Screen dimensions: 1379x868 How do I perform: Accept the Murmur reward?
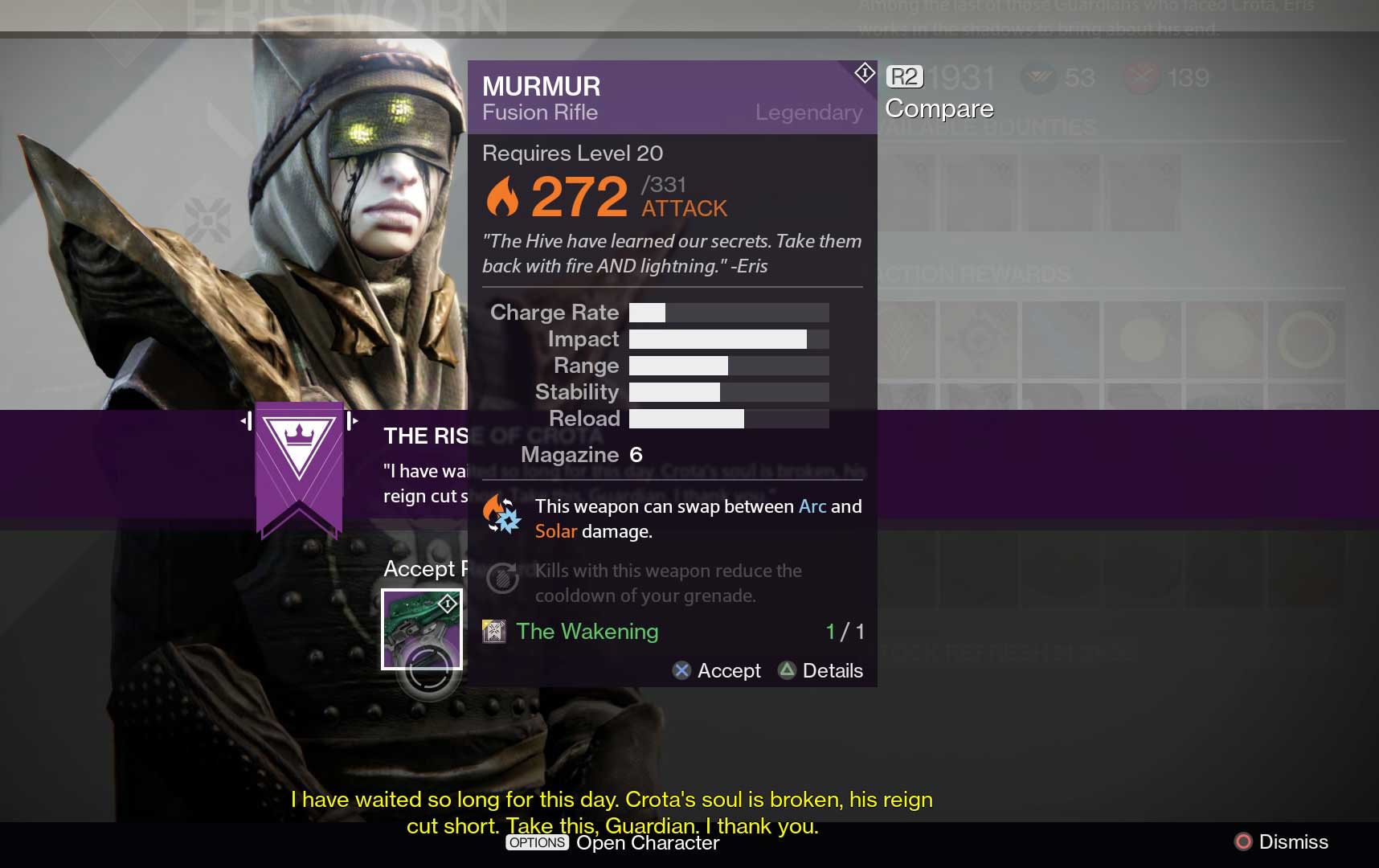coord(717,670)
